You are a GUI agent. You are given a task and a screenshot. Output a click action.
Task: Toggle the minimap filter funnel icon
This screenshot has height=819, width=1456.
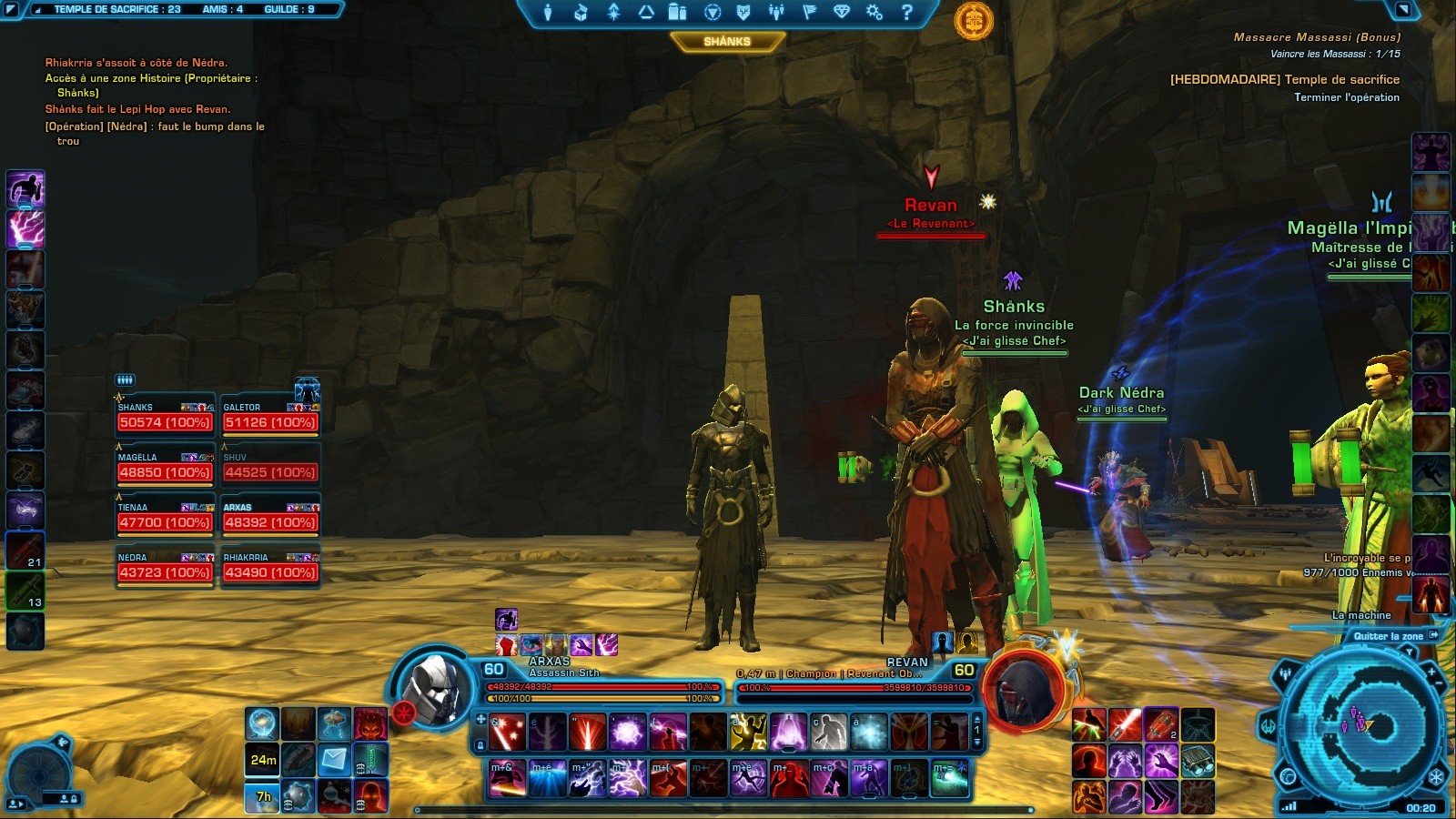[x=1410, y=652]
